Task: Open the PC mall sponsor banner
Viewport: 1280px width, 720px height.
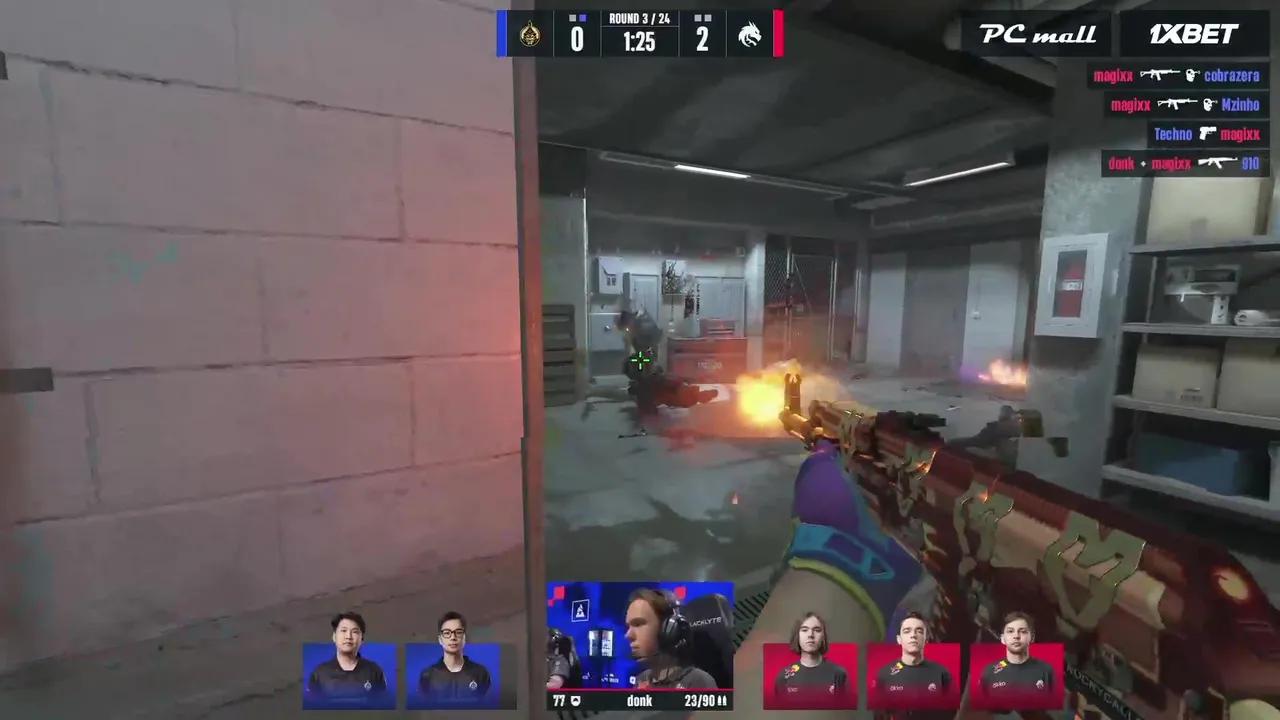Action: click(1035, 34)
